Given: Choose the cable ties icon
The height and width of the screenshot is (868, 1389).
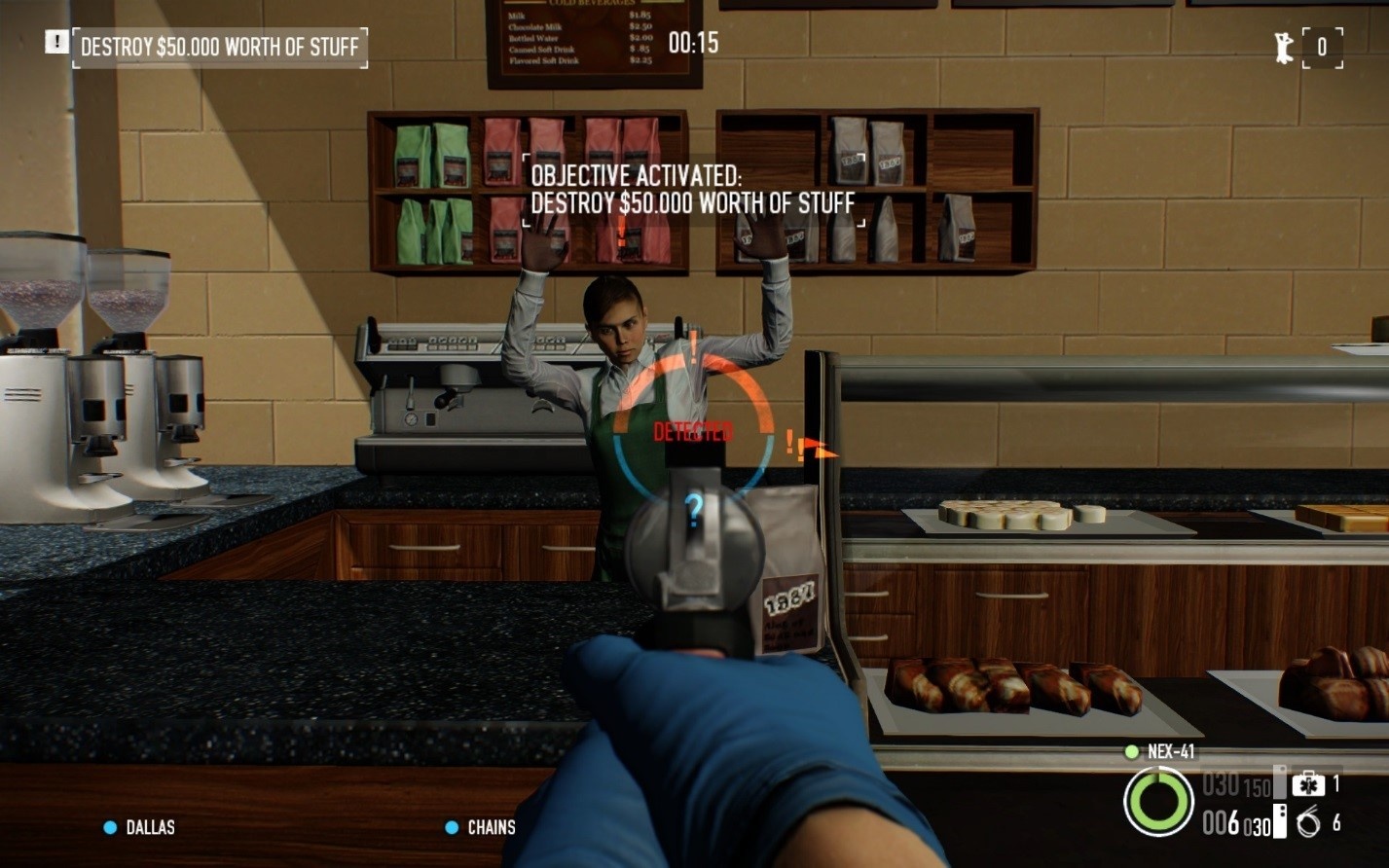Looking at the screenshot, I should pyautogui.click(x=1308, y=823).
